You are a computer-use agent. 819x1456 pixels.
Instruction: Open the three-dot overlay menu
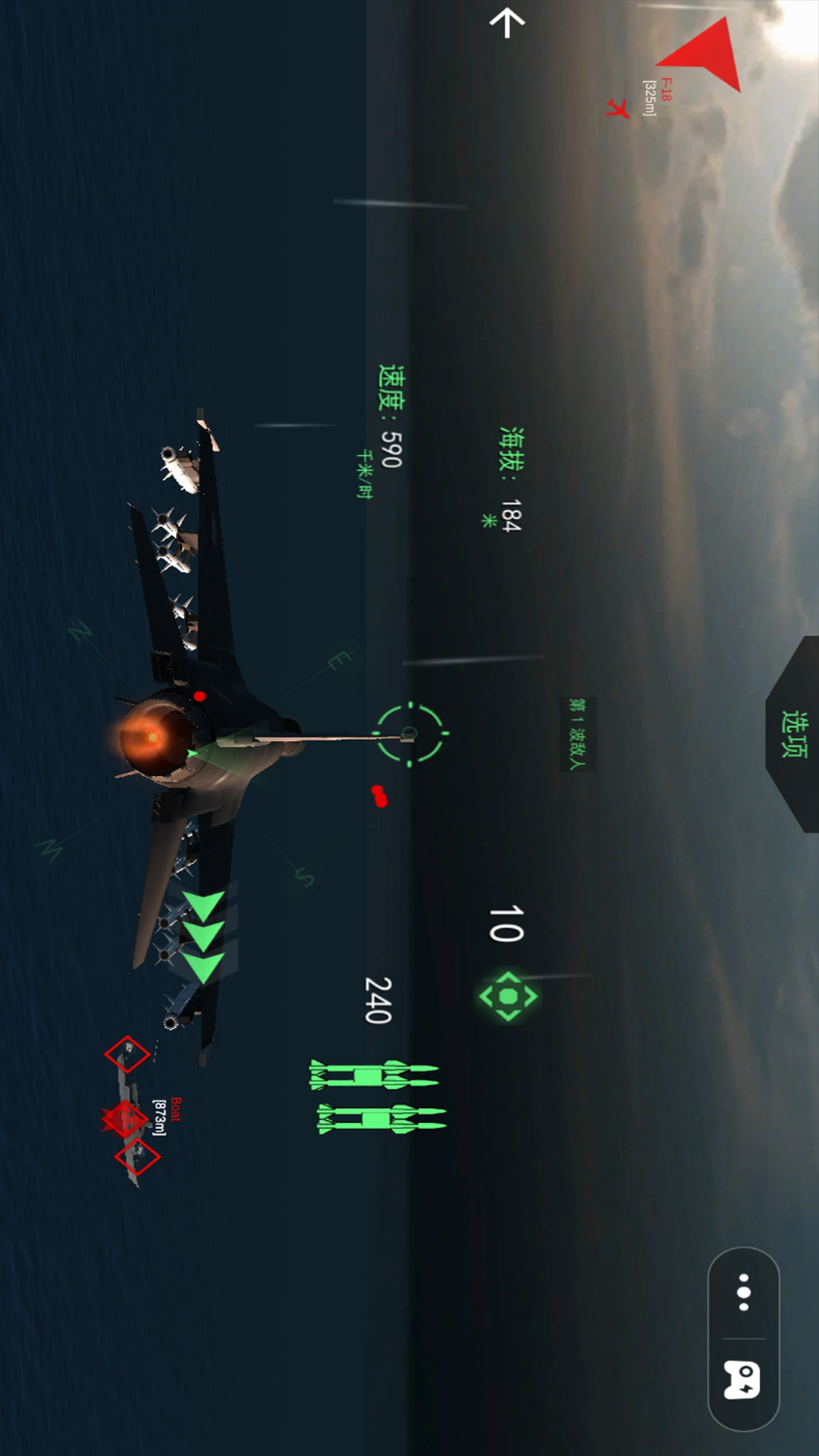(x=744, y=1292)
